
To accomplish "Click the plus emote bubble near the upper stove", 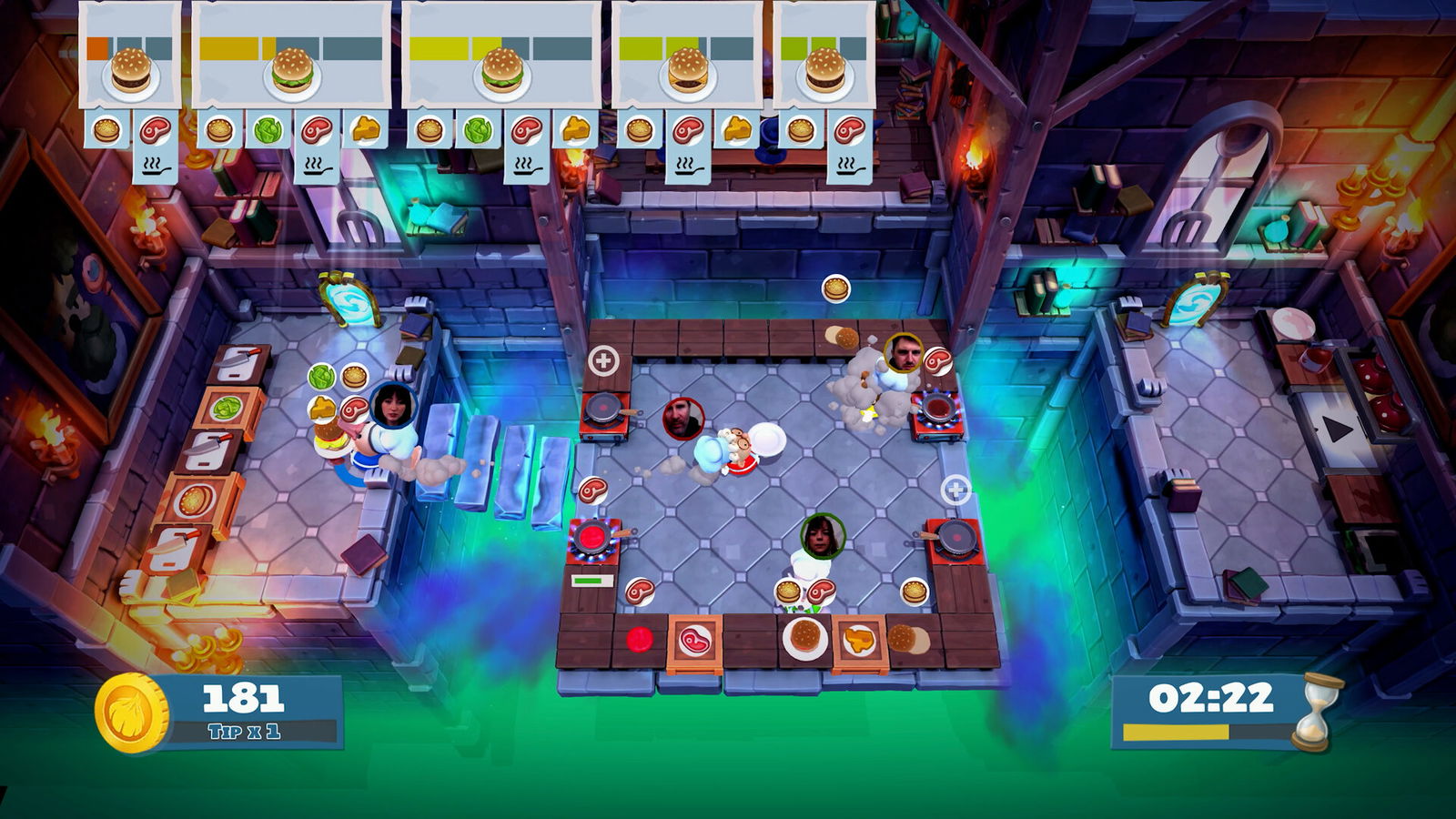I will pyautogui.click(x=603, y=362).
